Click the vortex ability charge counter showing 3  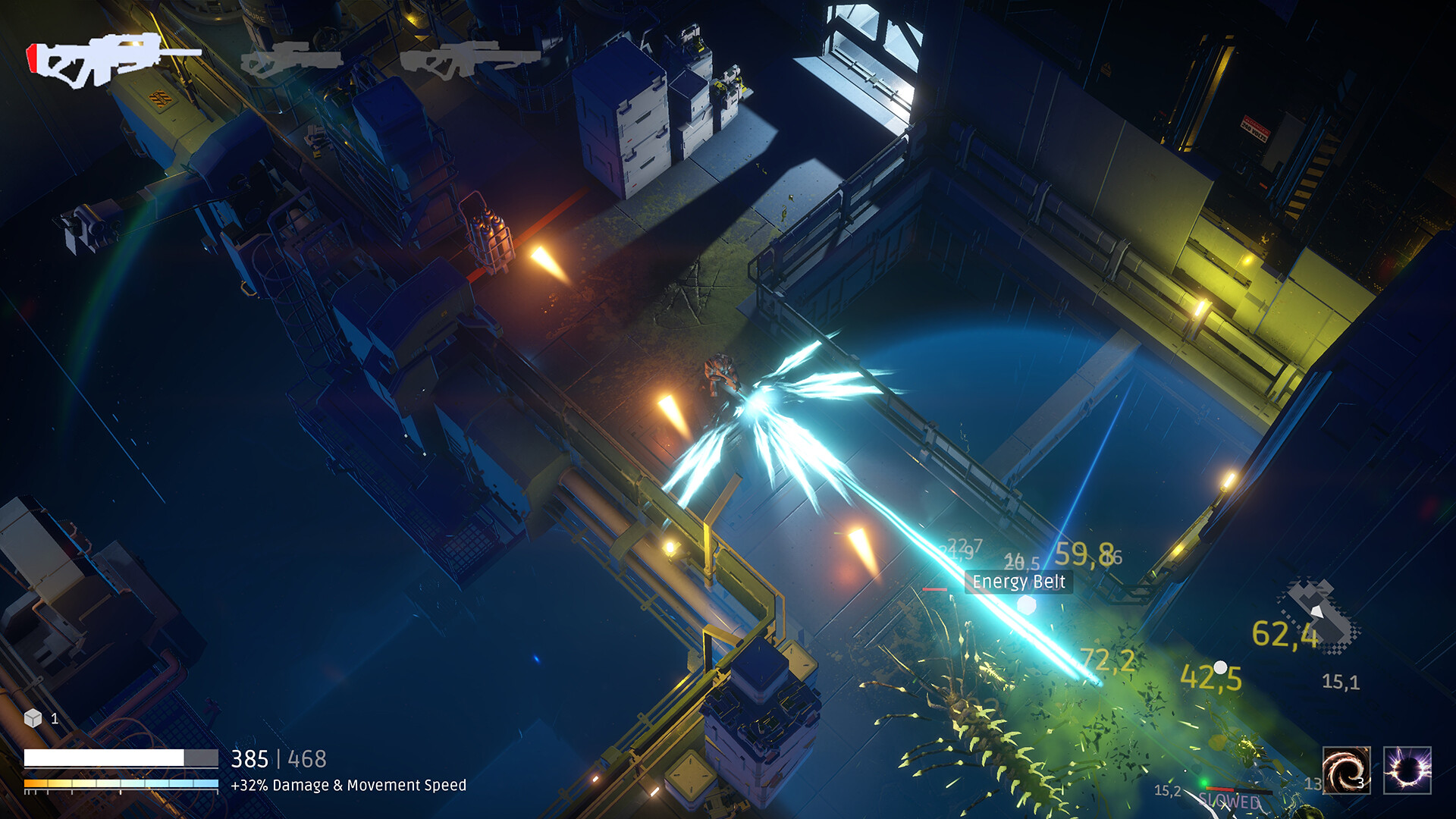(x=1360, y=781)
